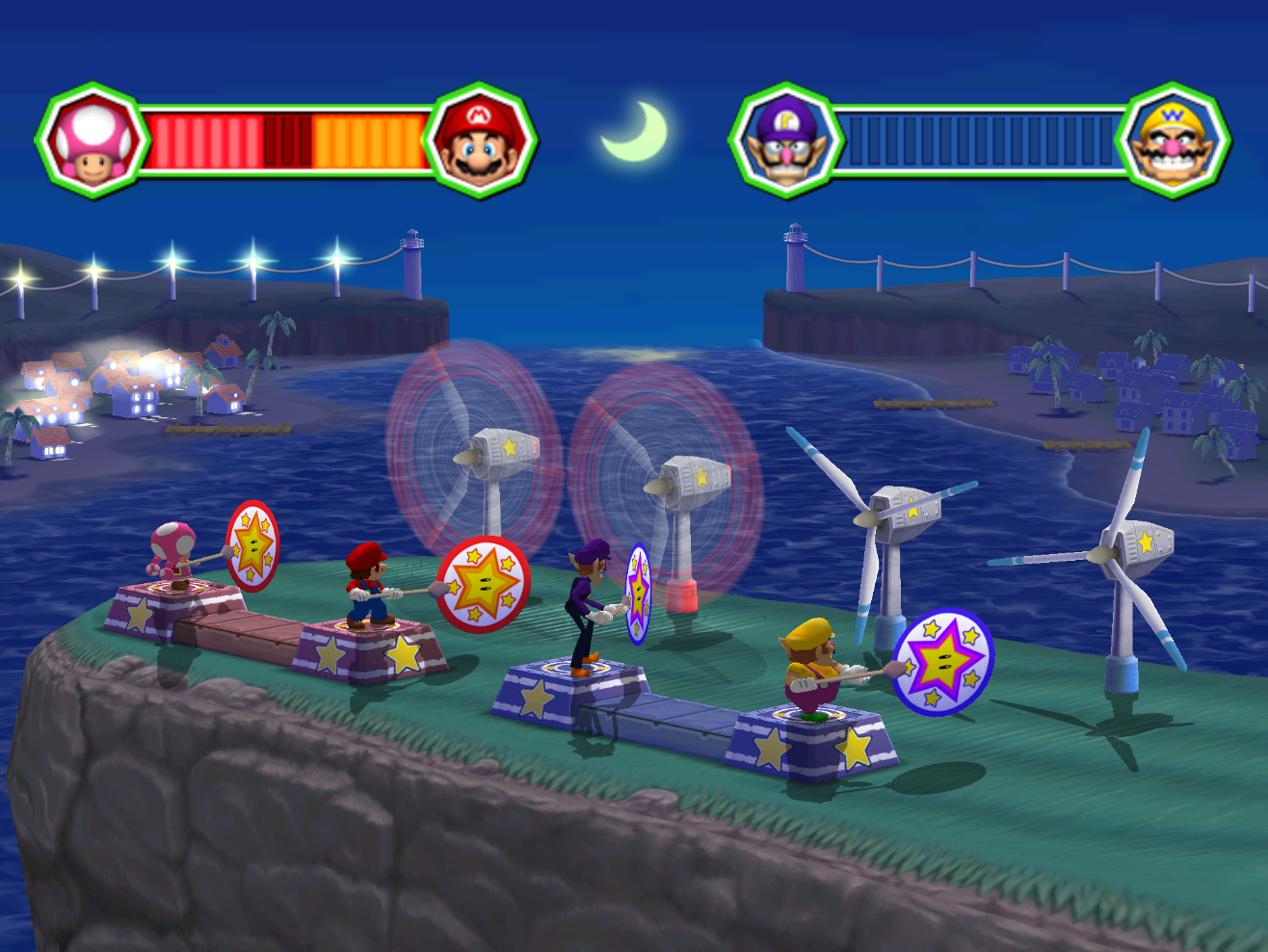
Task: Select Wario's portrait icon
Action: pos(1174,141)
